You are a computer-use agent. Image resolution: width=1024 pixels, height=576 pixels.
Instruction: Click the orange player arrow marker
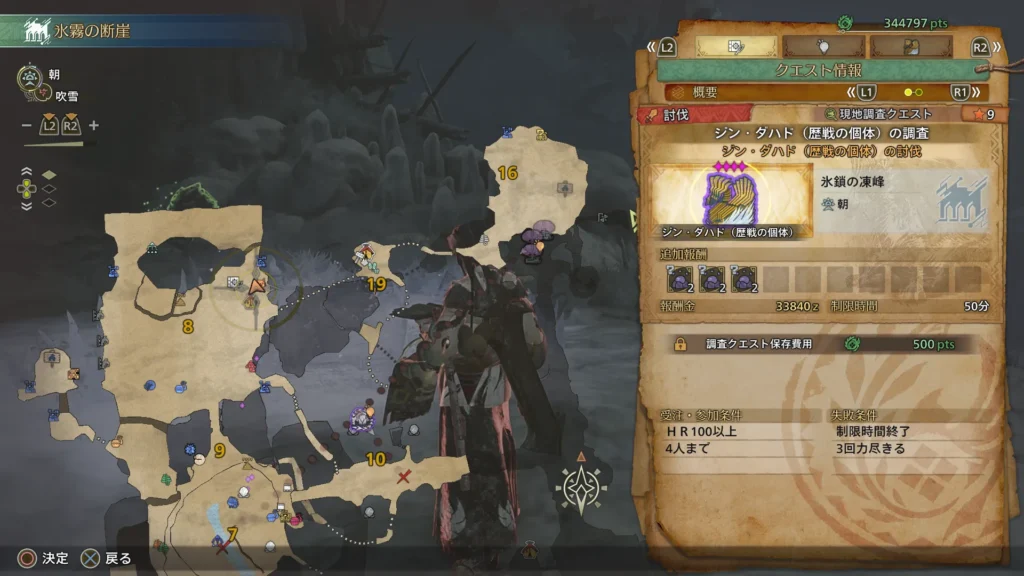[x=257, y=286]
